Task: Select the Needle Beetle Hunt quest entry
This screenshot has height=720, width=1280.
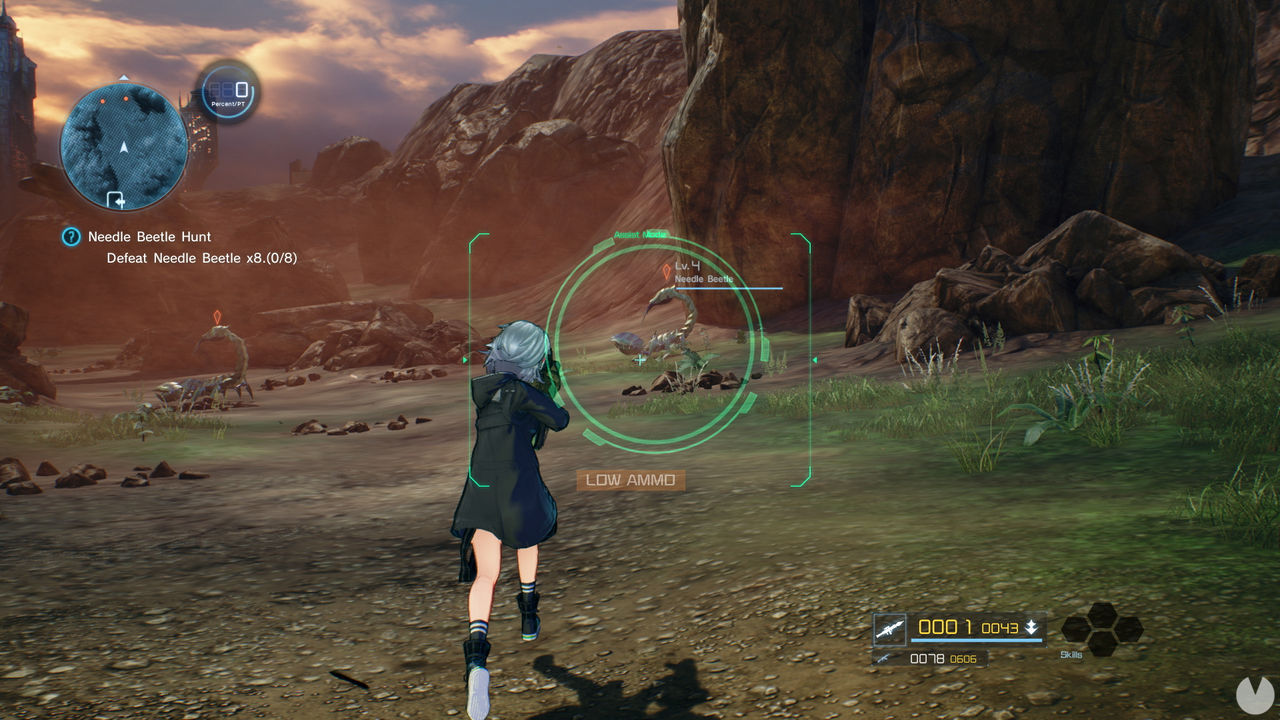Action: (x=148, y=237)
